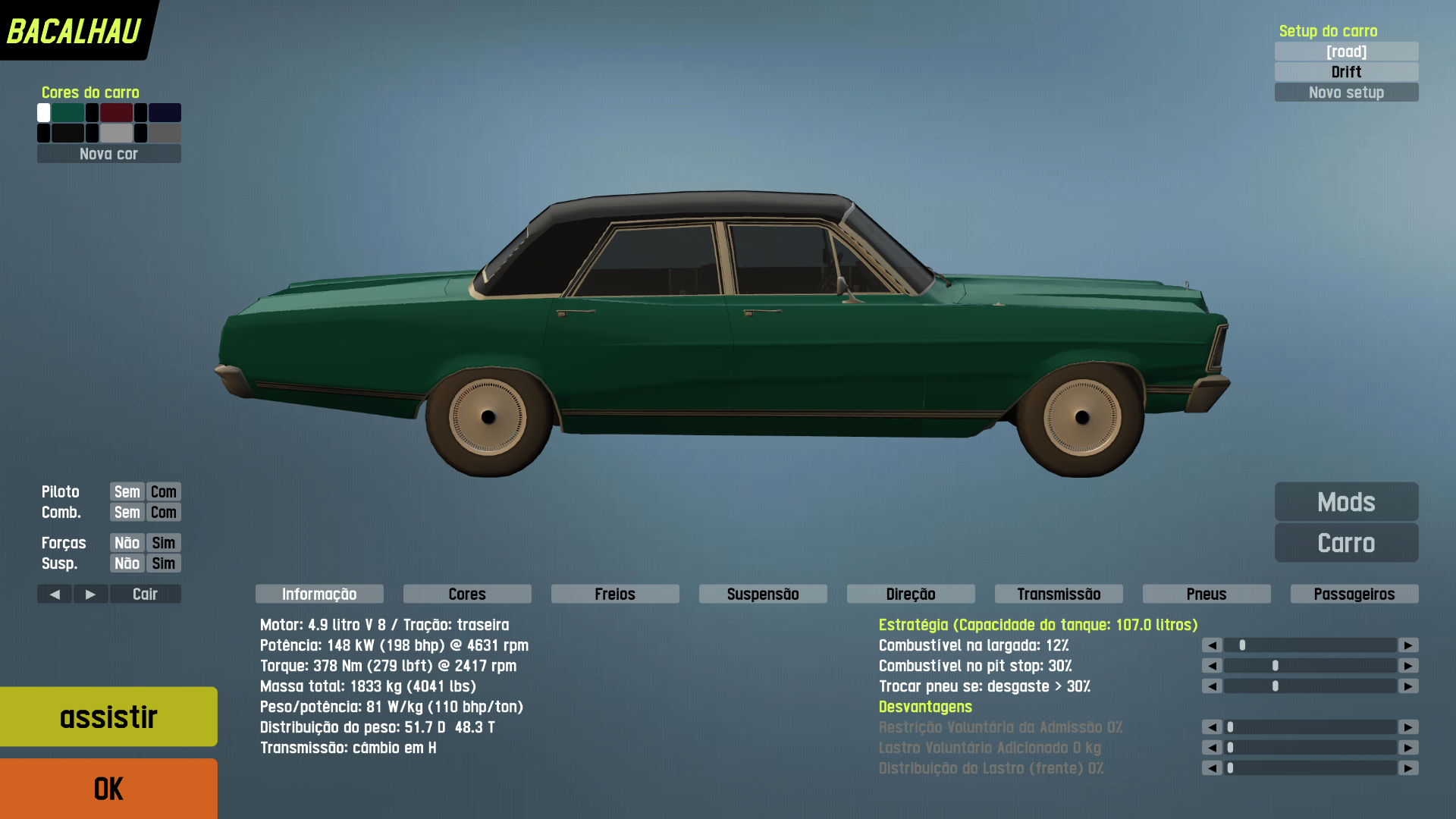Select the Informação tab
Image resolution: width=1456 pixels, height=819 pixels.
319,594
